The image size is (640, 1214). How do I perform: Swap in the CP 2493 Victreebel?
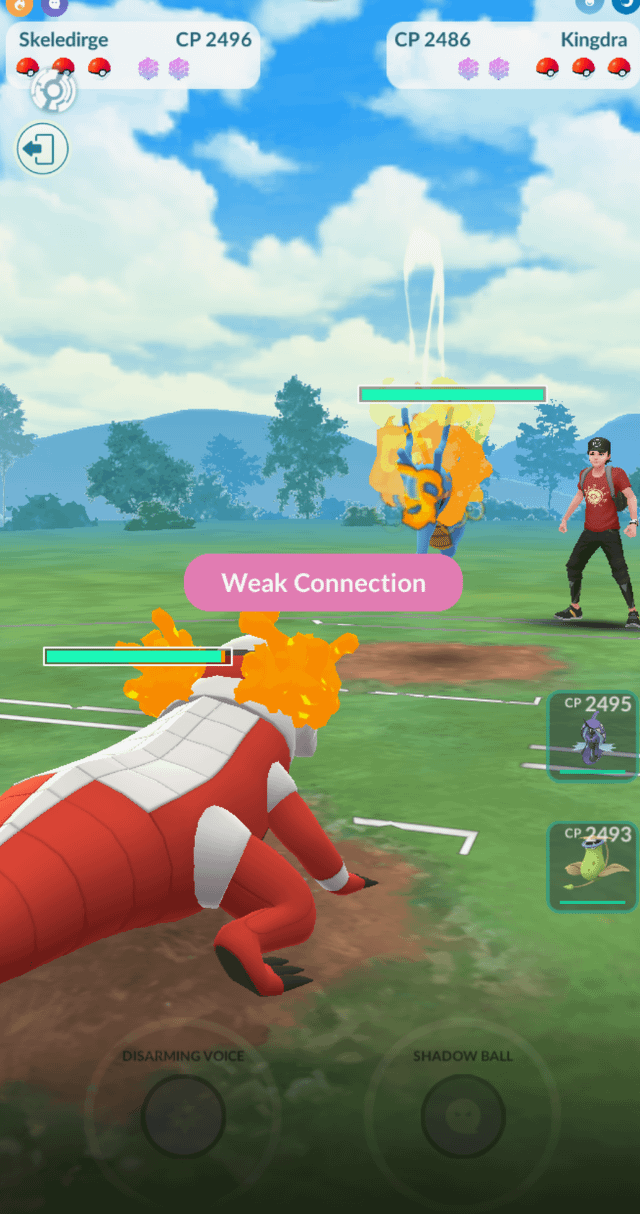click(593, 866)
